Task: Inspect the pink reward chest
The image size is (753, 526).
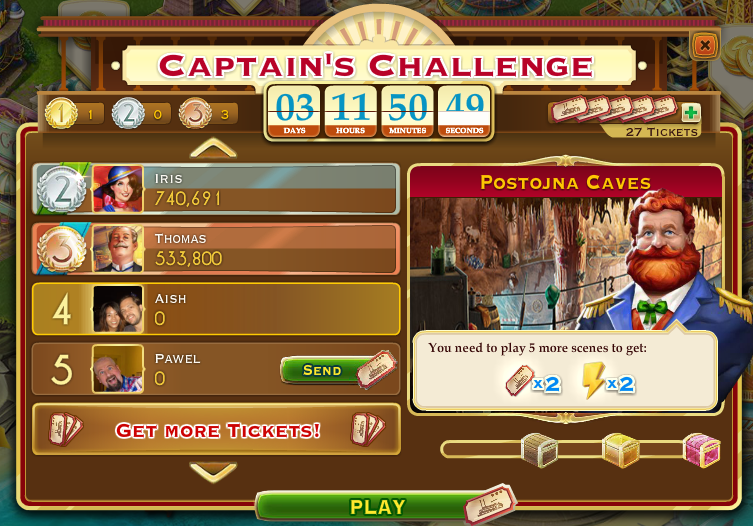Action: pos(701,449)
